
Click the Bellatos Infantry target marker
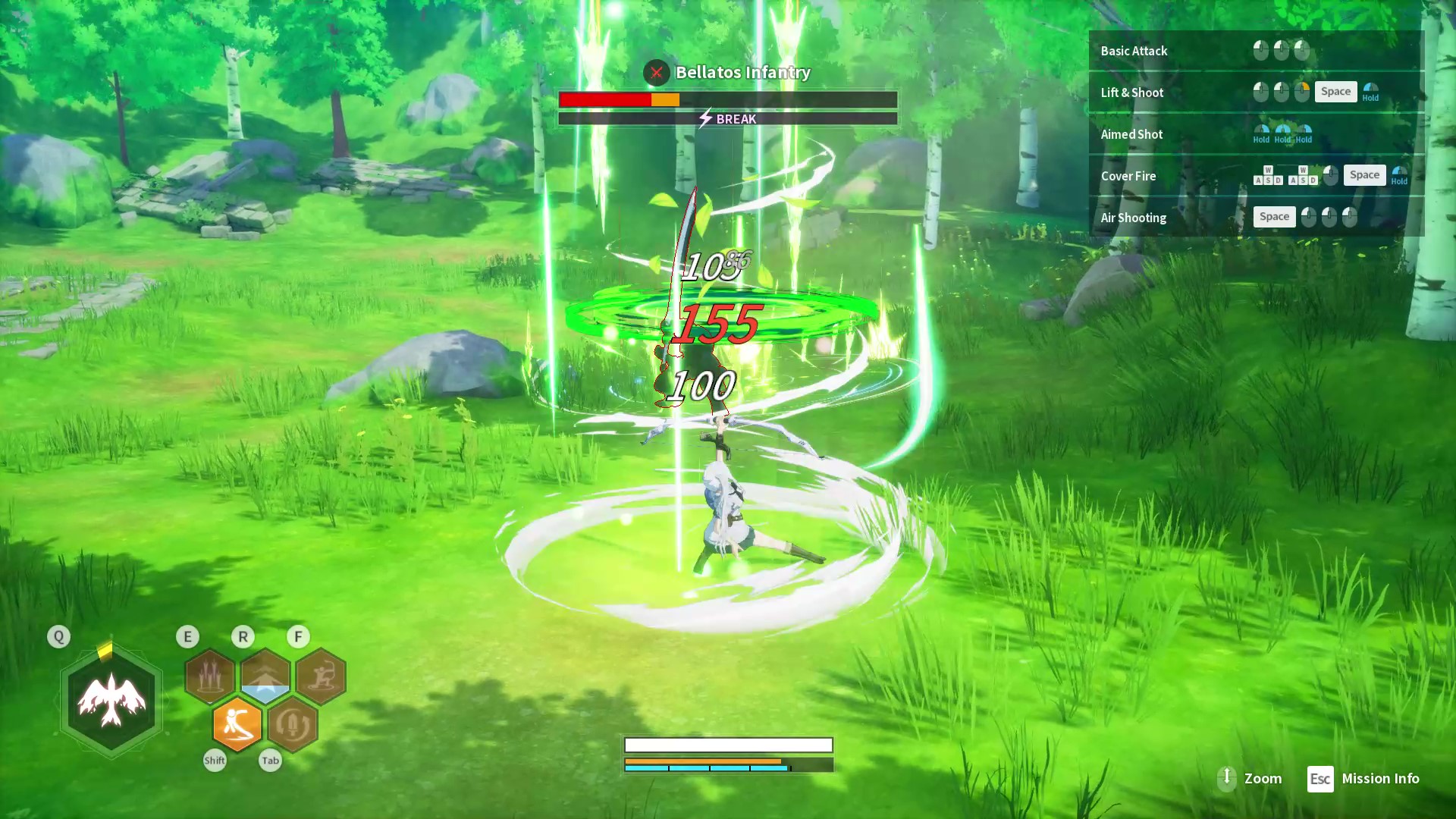[x=657, y=73]
